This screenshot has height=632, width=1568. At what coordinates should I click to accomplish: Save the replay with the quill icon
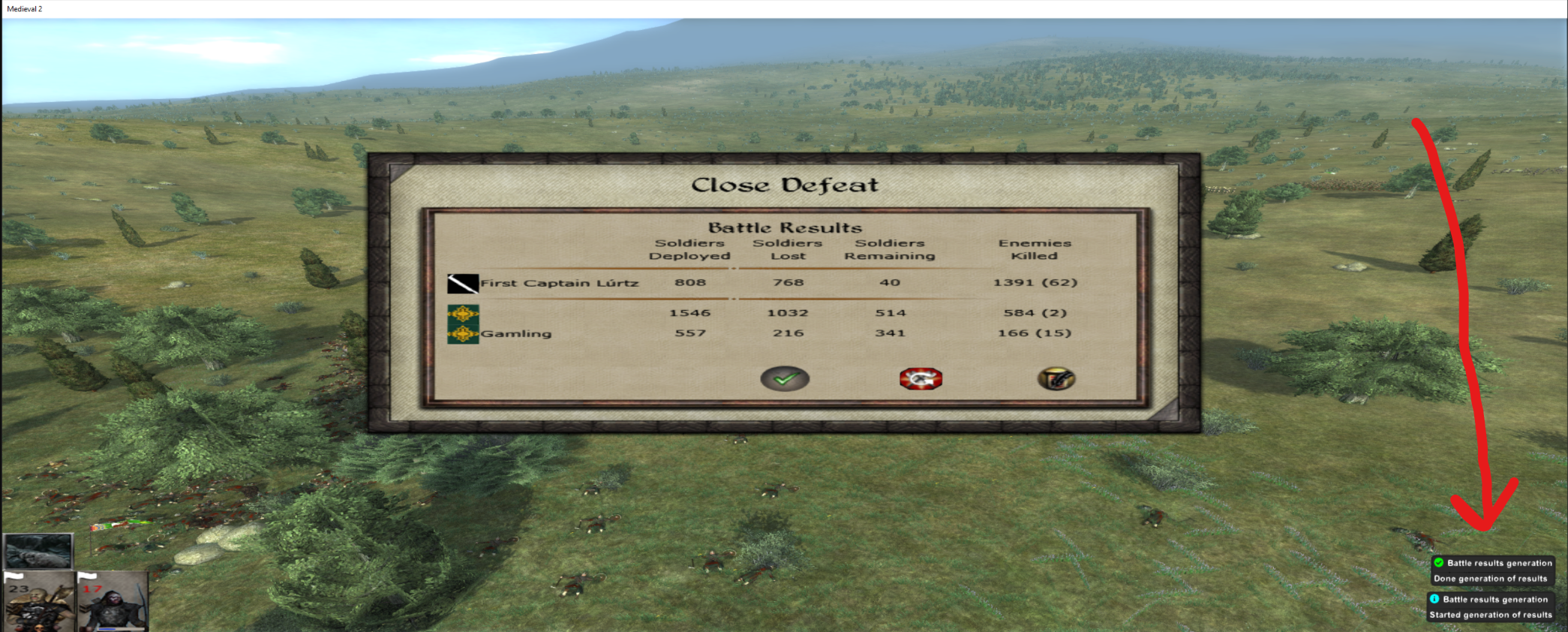(x=1056, y=378)
